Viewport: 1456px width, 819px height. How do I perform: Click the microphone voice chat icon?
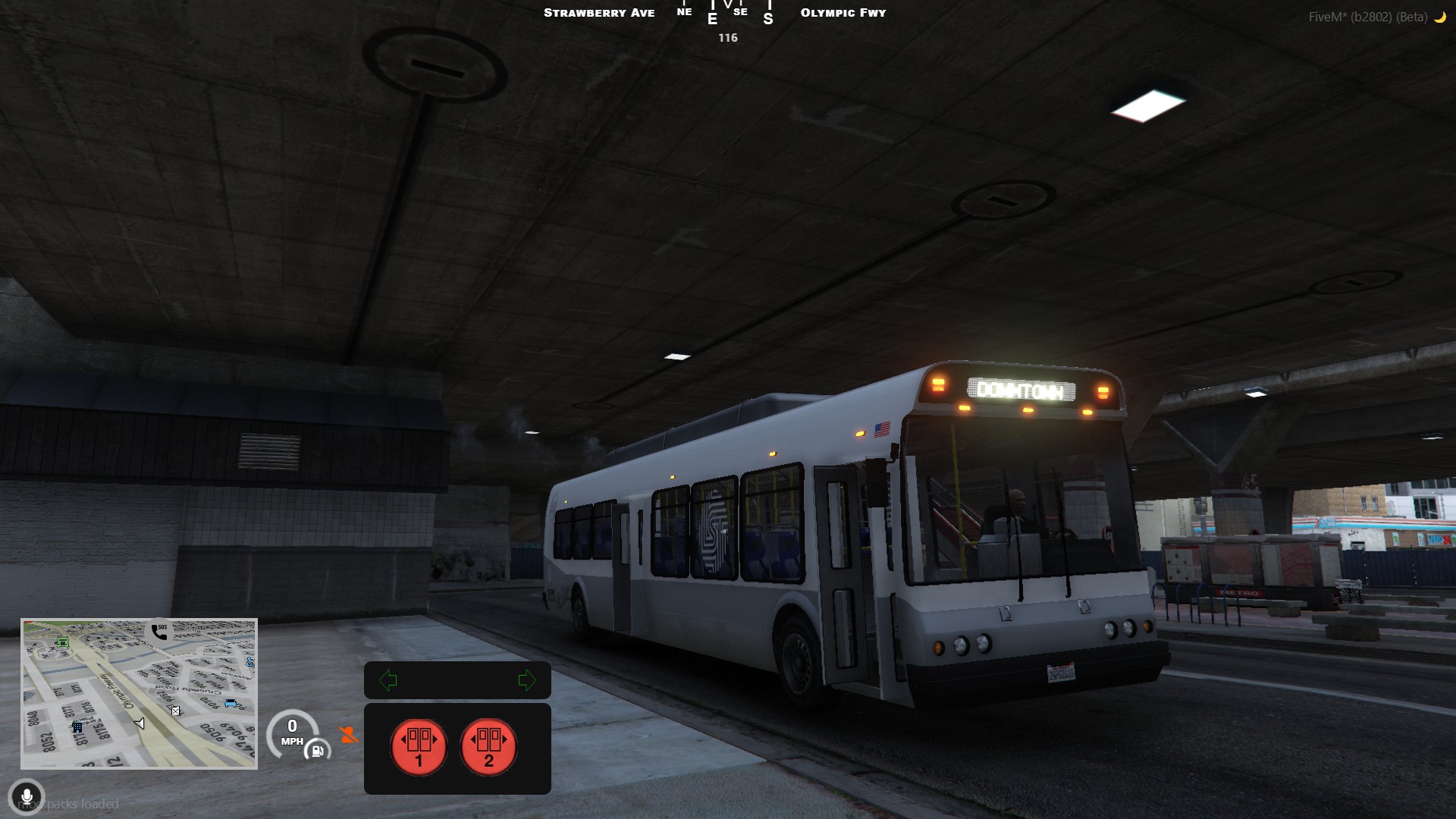pos(28,797)
